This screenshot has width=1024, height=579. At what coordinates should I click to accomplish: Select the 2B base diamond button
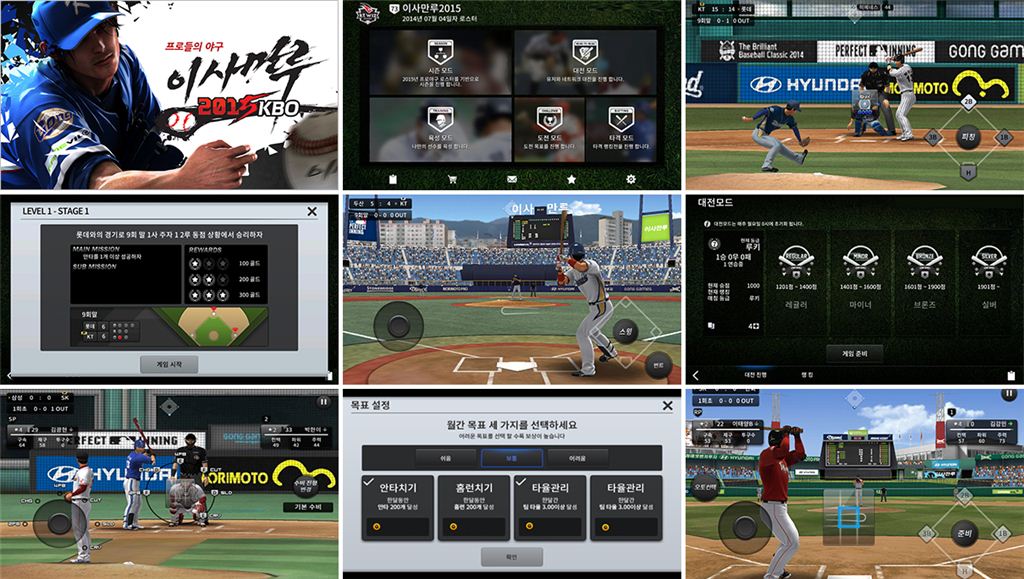pos(967,102)
